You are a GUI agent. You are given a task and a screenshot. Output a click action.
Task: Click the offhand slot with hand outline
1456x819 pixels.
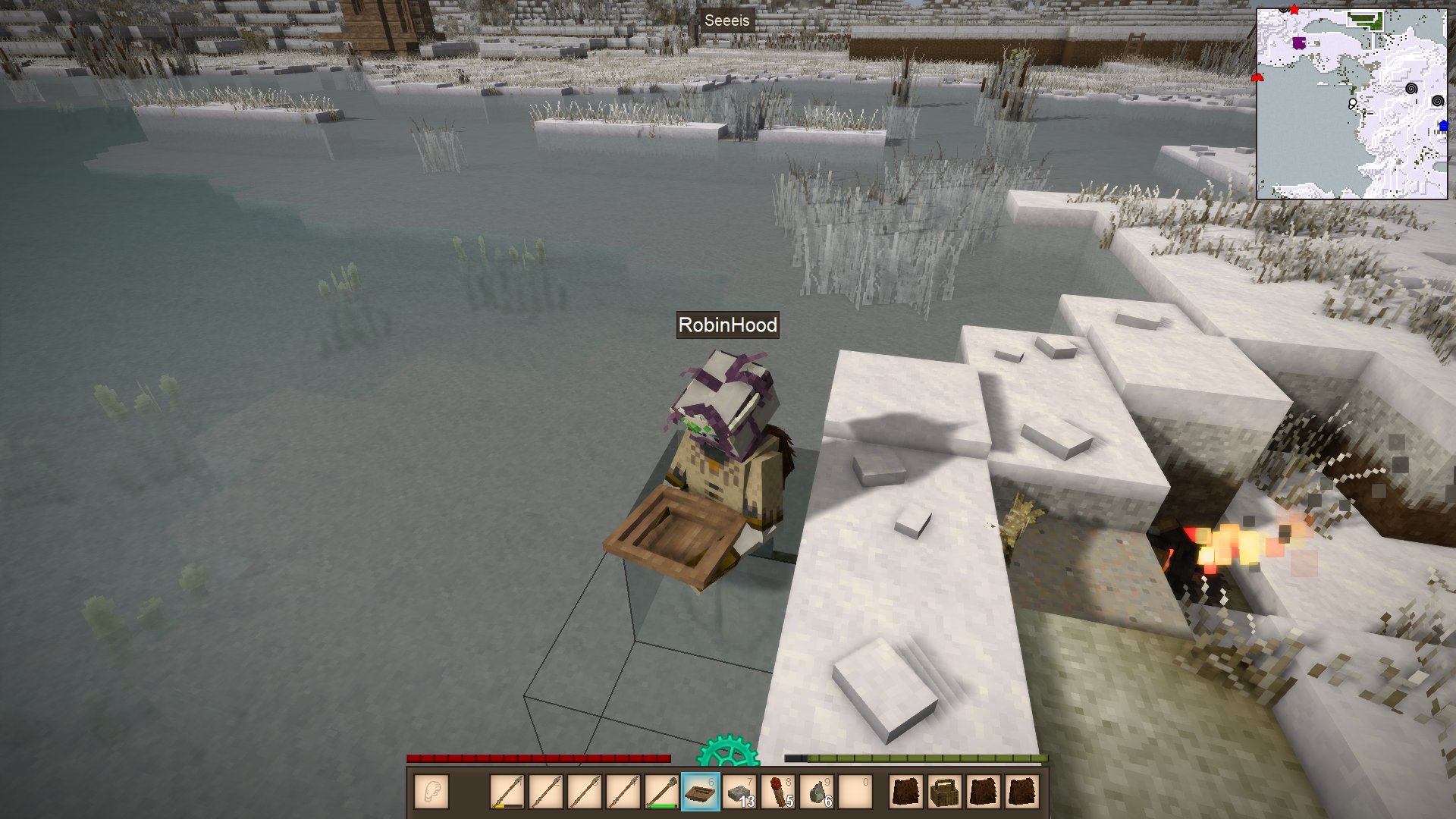click(431, 792)
